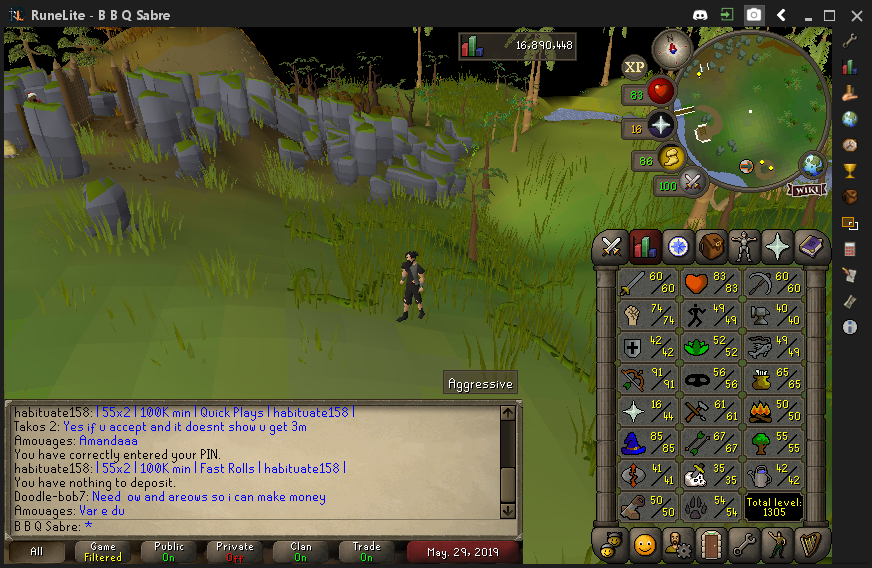
Task: Take a screenshot with the camera button
Action: point(754,15)
